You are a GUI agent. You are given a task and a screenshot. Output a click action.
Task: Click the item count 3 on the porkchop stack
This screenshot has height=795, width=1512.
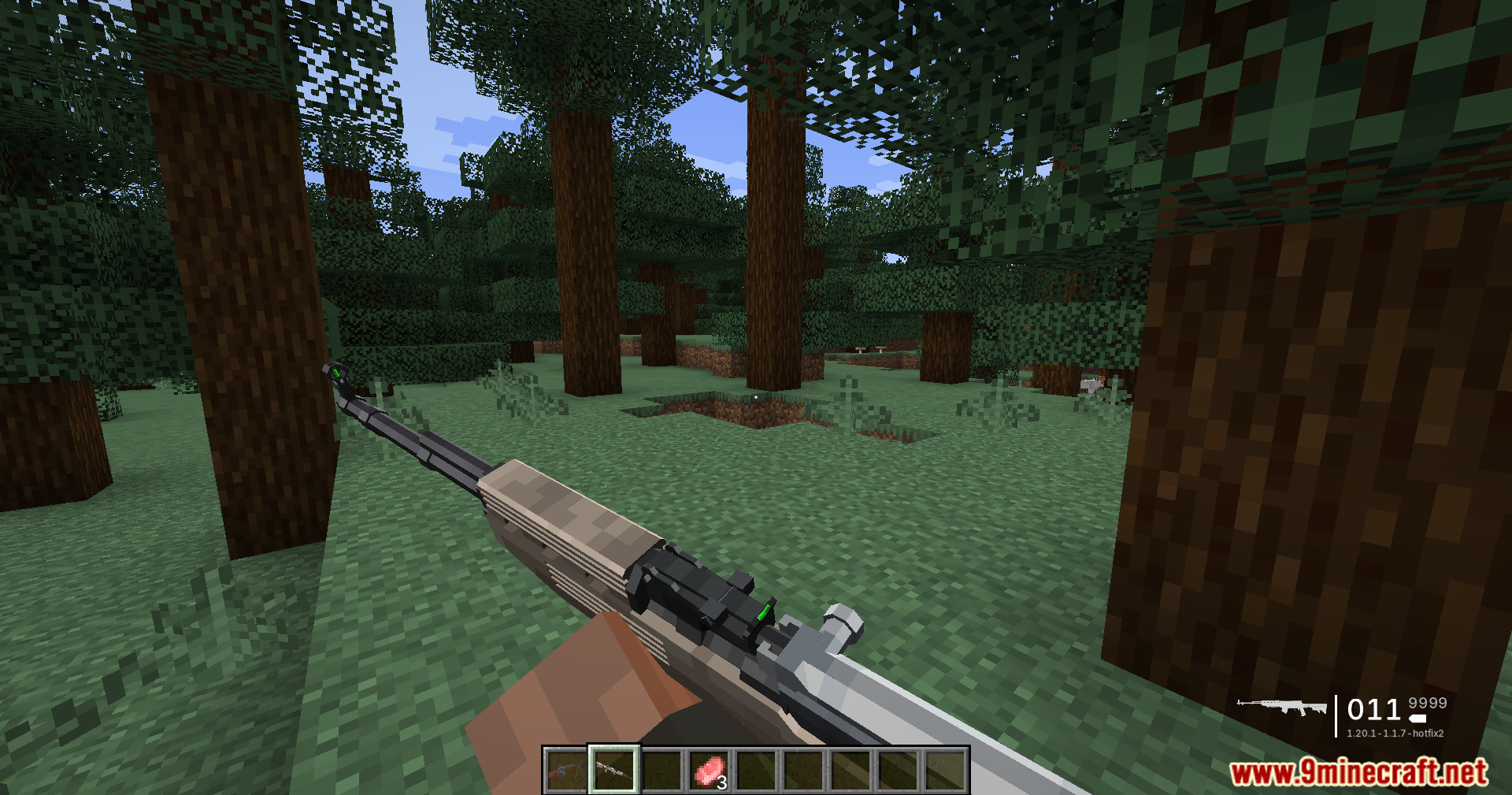point(723,782)
